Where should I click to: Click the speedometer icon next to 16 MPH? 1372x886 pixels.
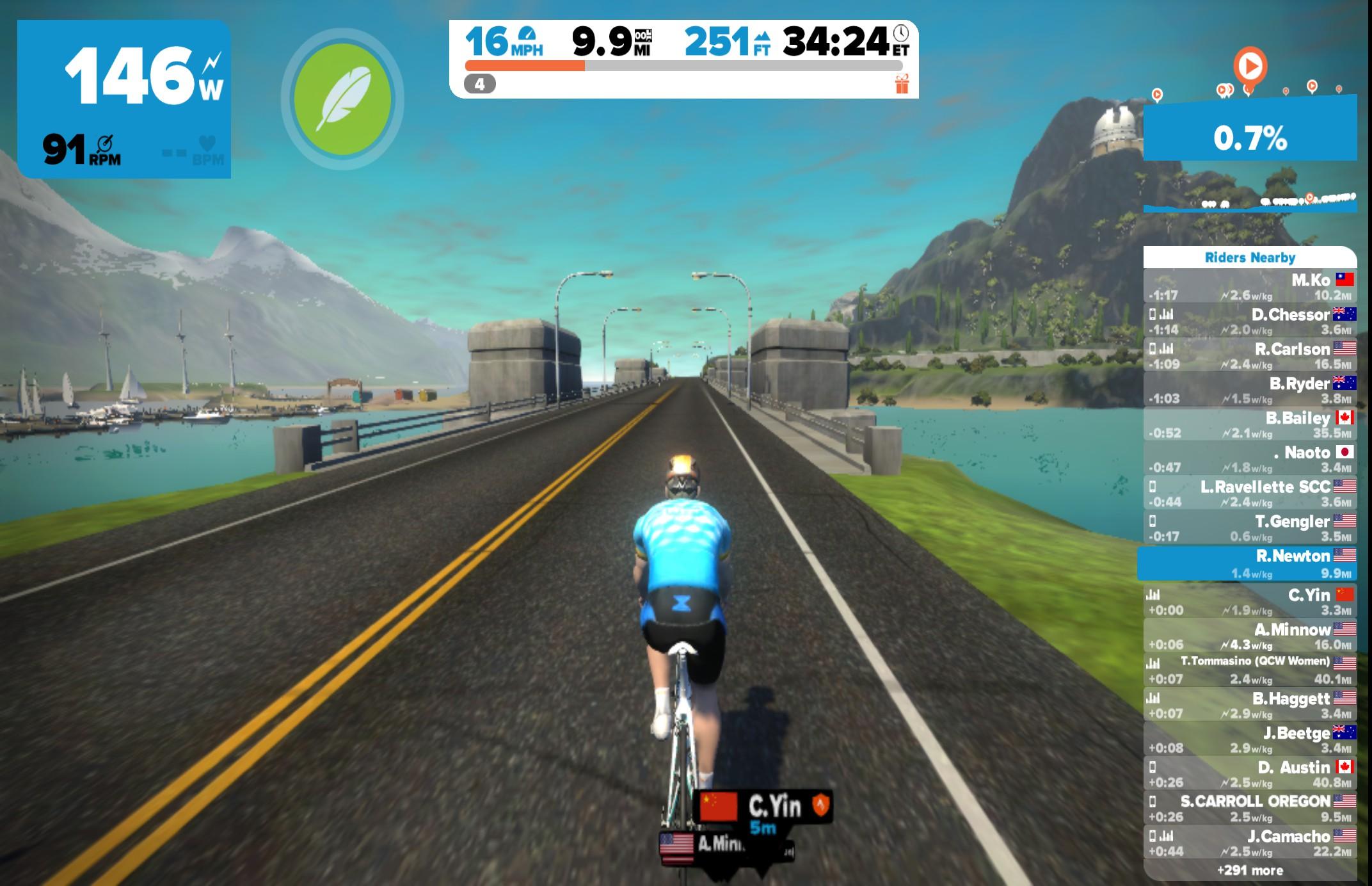(x=526, y=34)
